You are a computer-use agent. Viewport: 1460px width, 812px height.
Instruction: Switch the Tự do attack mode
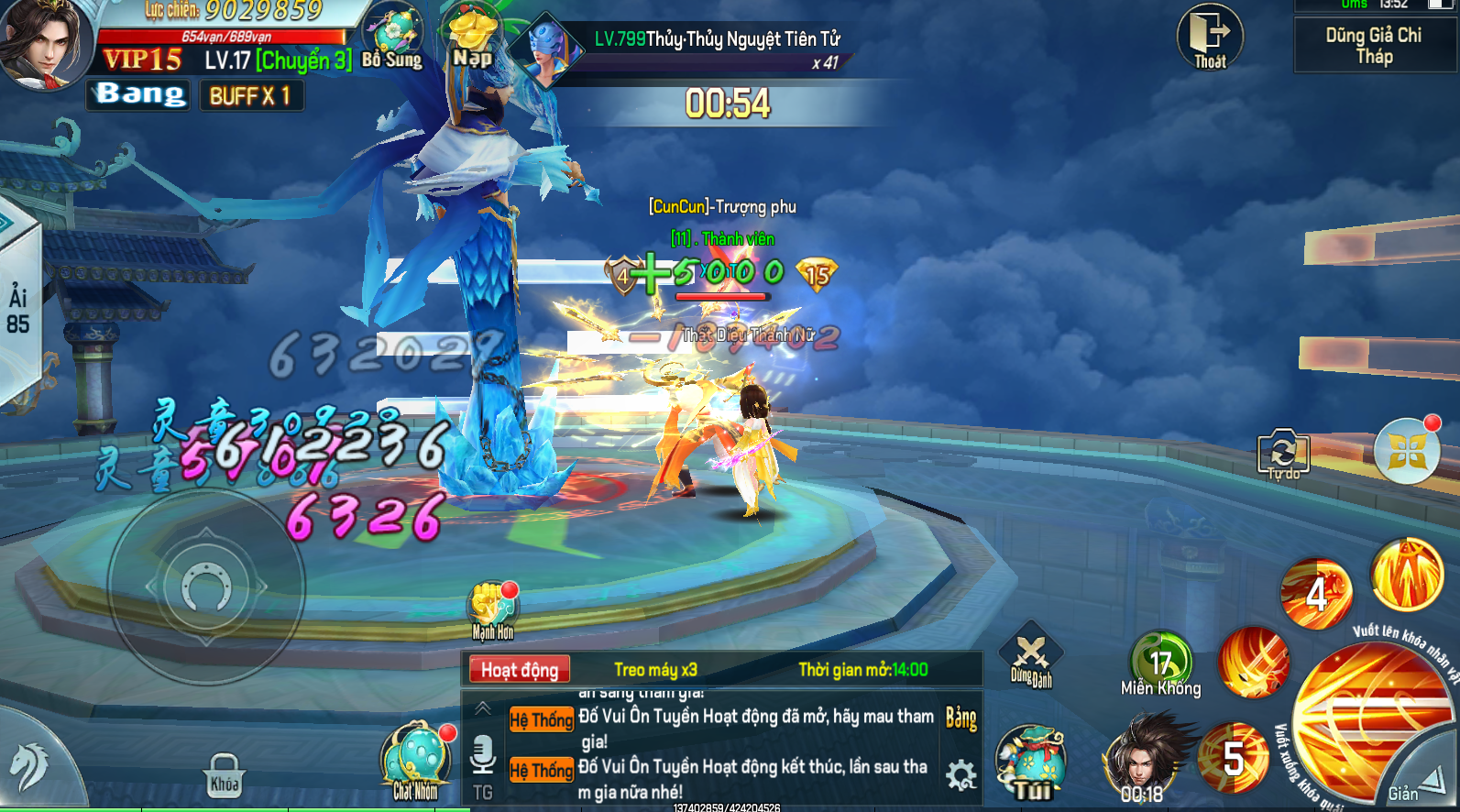[1283, 454]
